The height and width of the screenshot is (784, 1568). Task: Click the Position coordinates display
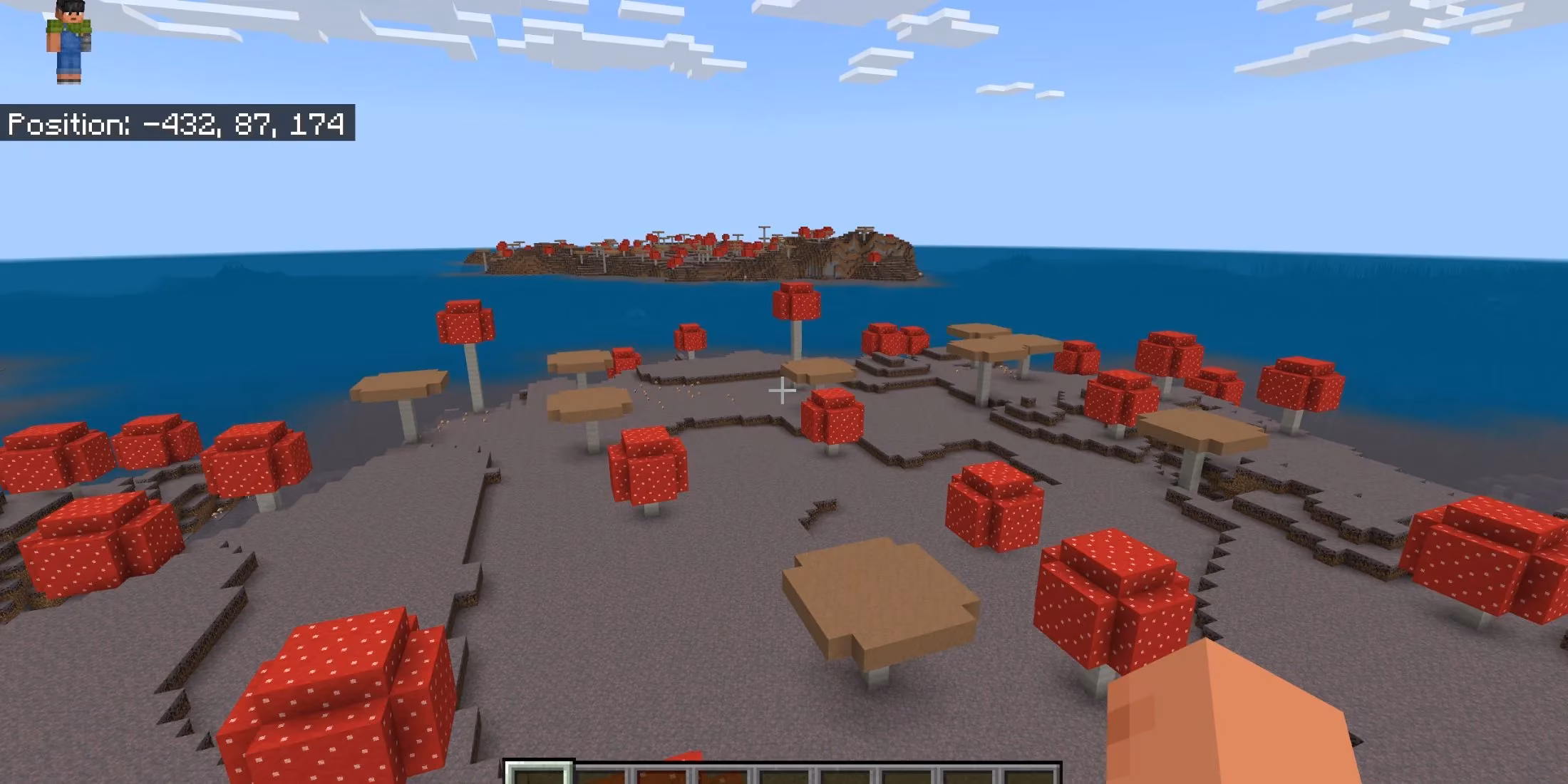coord(178,125)
